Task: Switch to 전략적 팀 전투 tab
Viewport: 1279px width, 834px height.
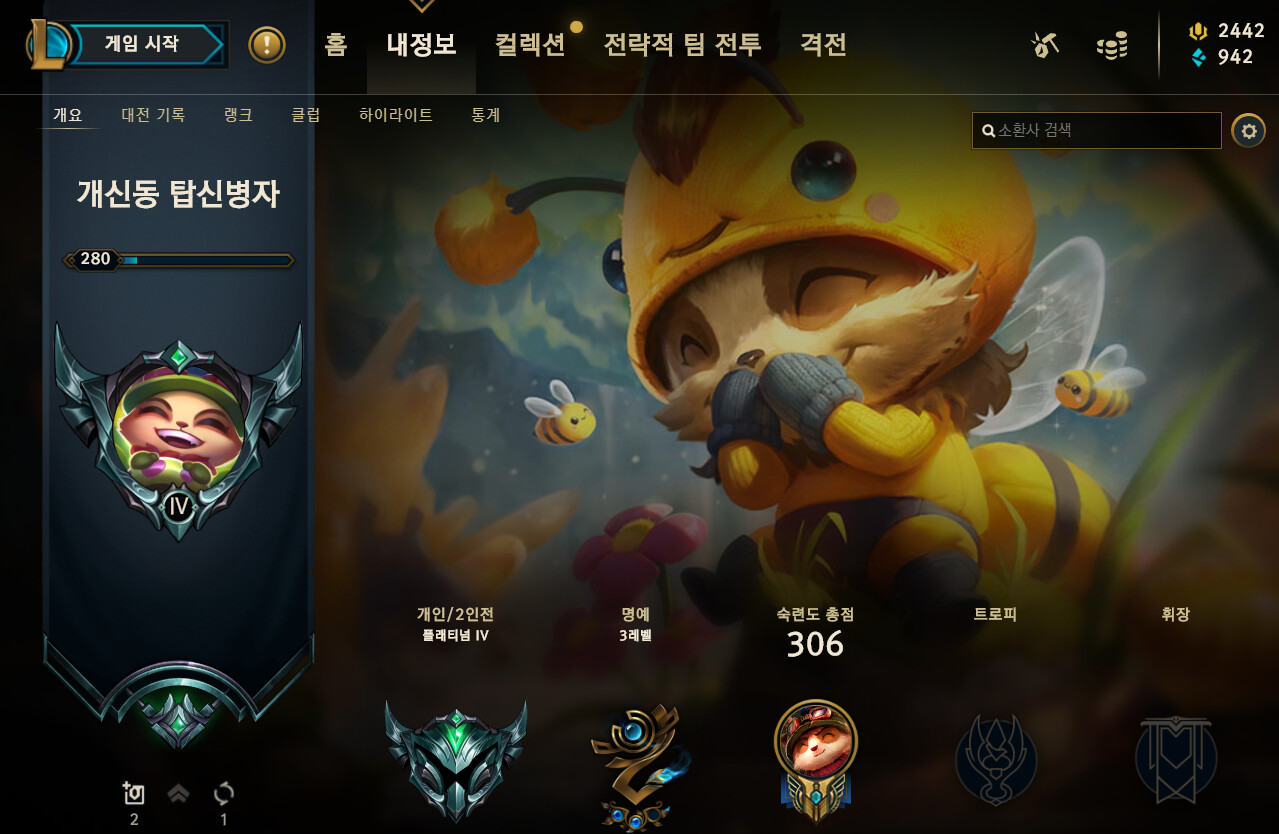Action: click(x=682, y=44)
